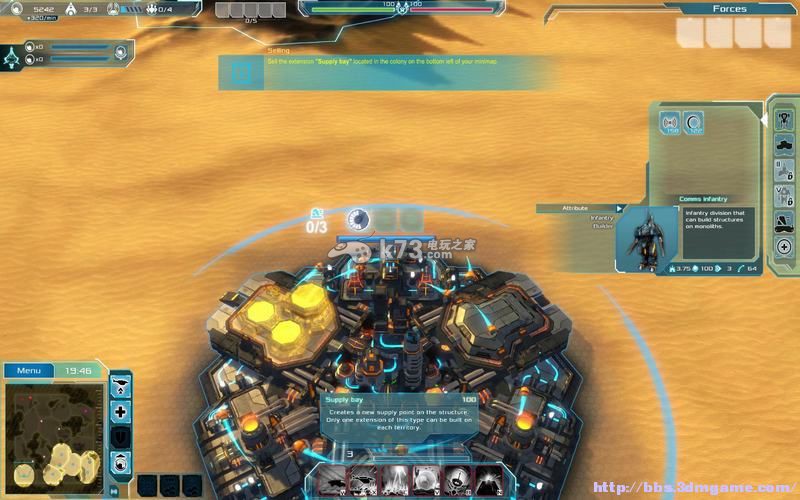Viewport: 800px width, 500px height.
Task: Open the tank vehicle category in sidebar
Action: [x=784, y=144]
